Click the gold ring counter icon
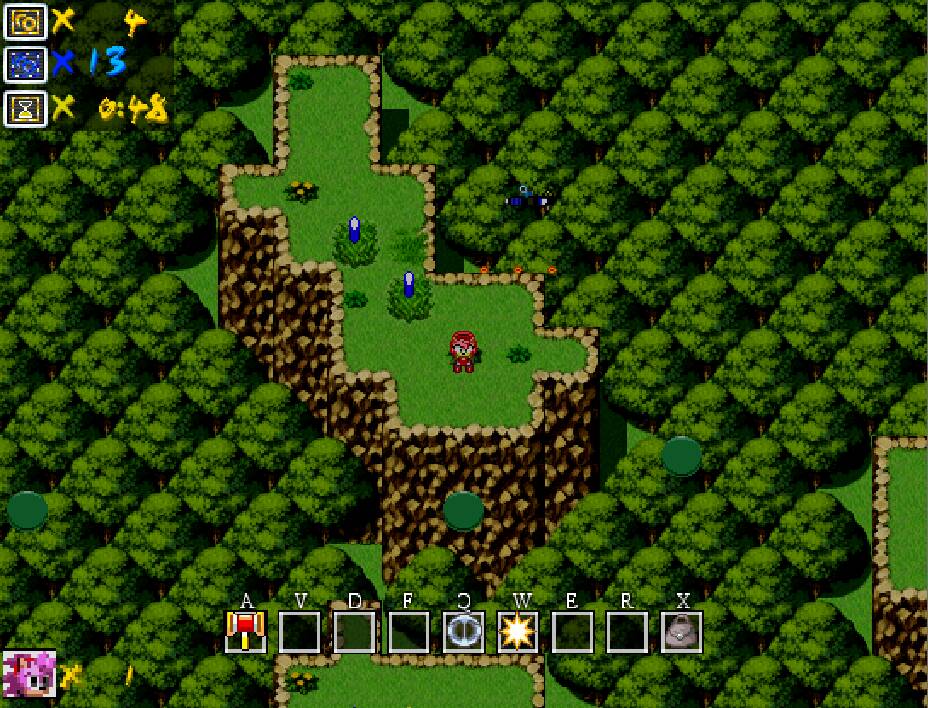The image size is (928, 708). pyautogui.click(x=24, y=22)
